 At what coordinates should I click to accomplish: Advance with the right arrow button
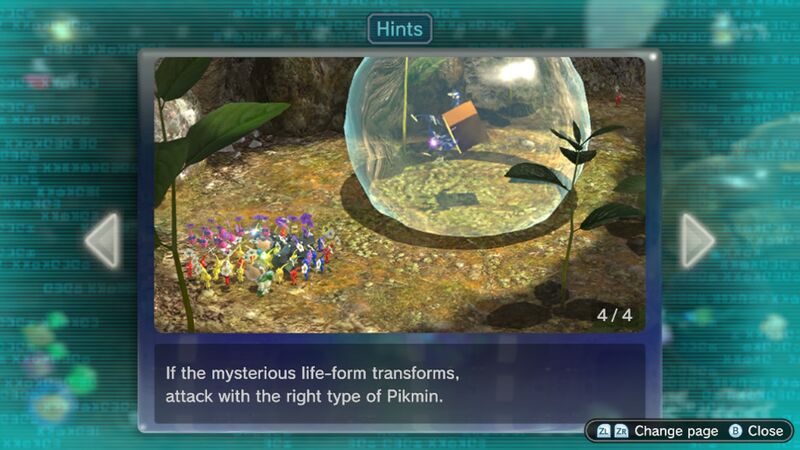[697, 241]
